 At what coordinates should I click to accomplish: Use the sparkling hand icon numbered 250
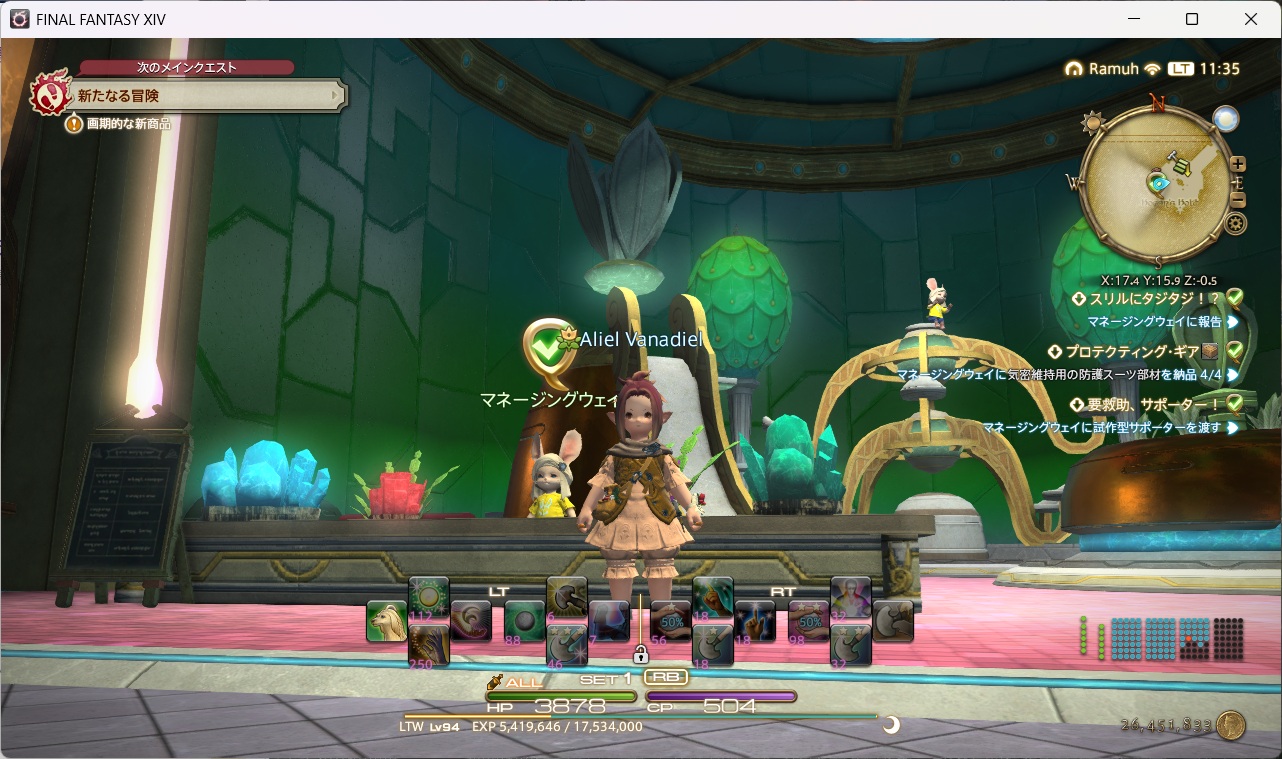coord(428,645)
